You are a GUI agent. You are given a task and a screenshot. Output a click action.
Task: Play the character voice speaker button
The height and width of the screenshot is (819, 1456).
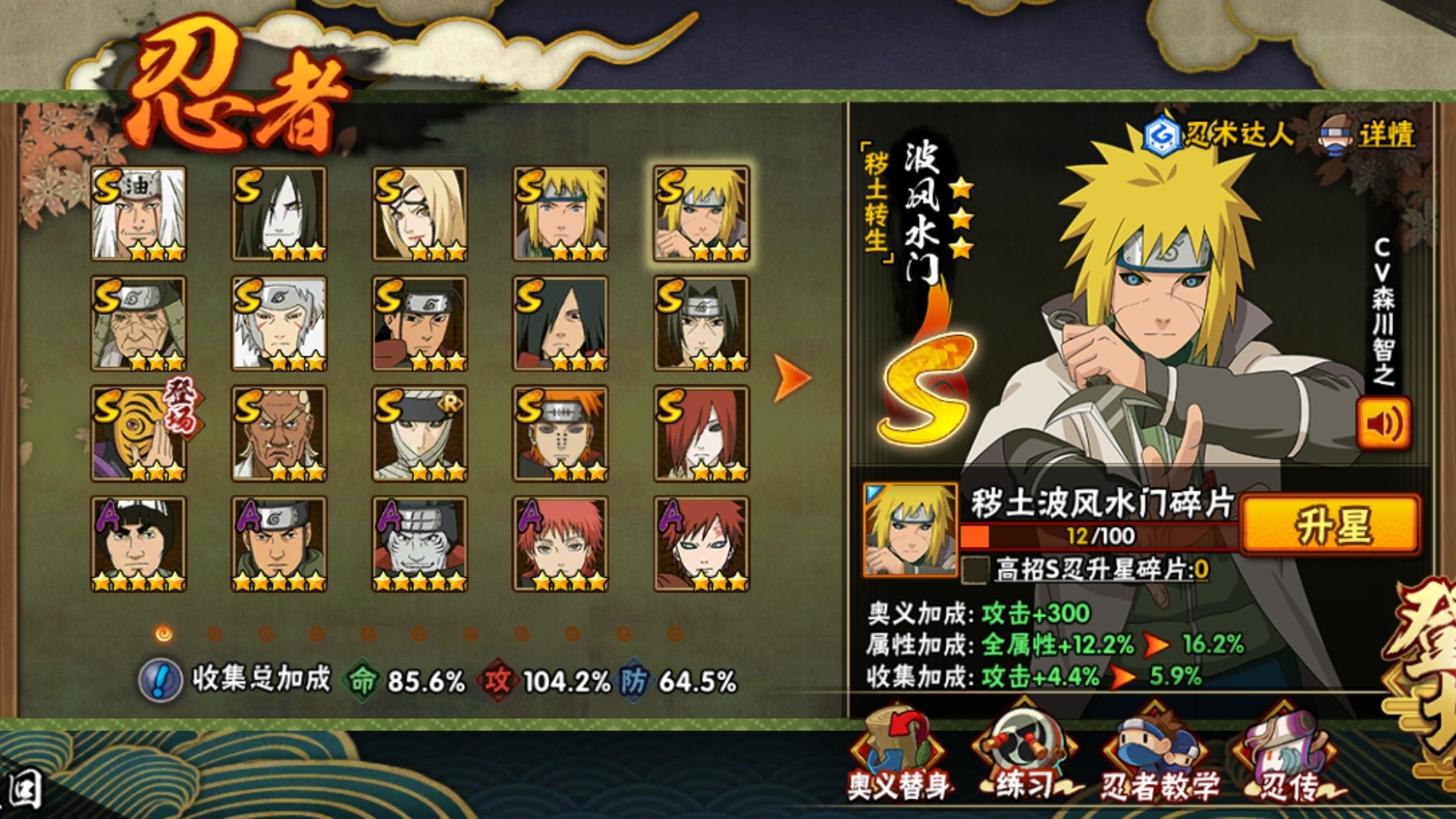point(1383,424)
